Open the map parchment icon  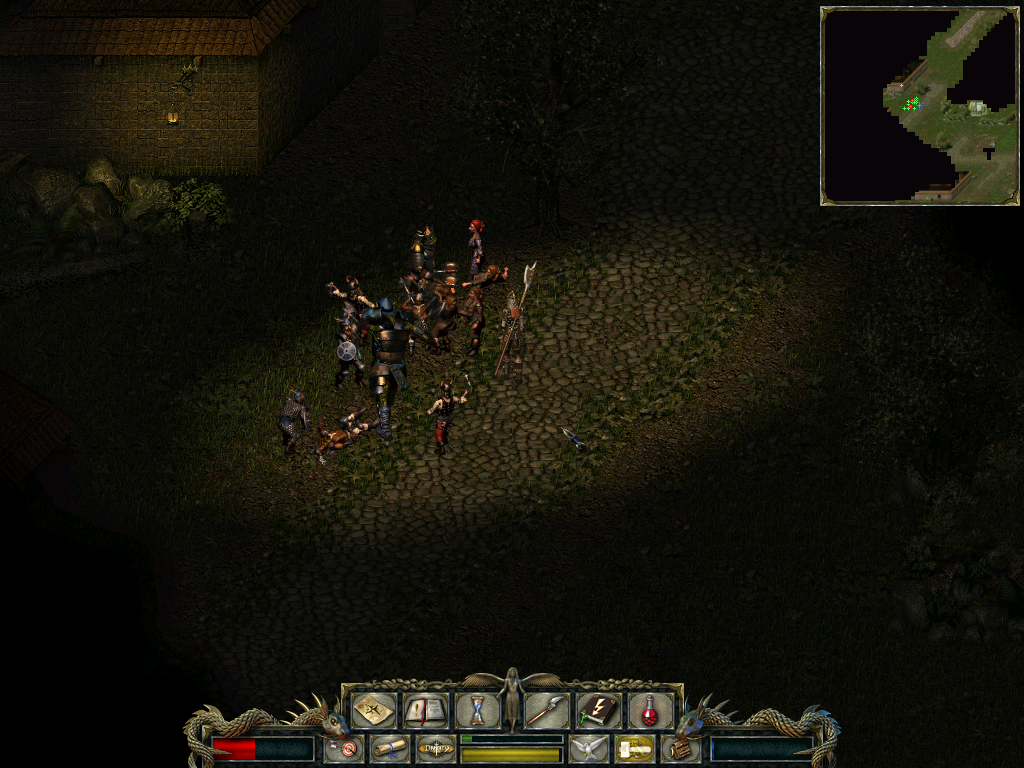coord(373,710)
